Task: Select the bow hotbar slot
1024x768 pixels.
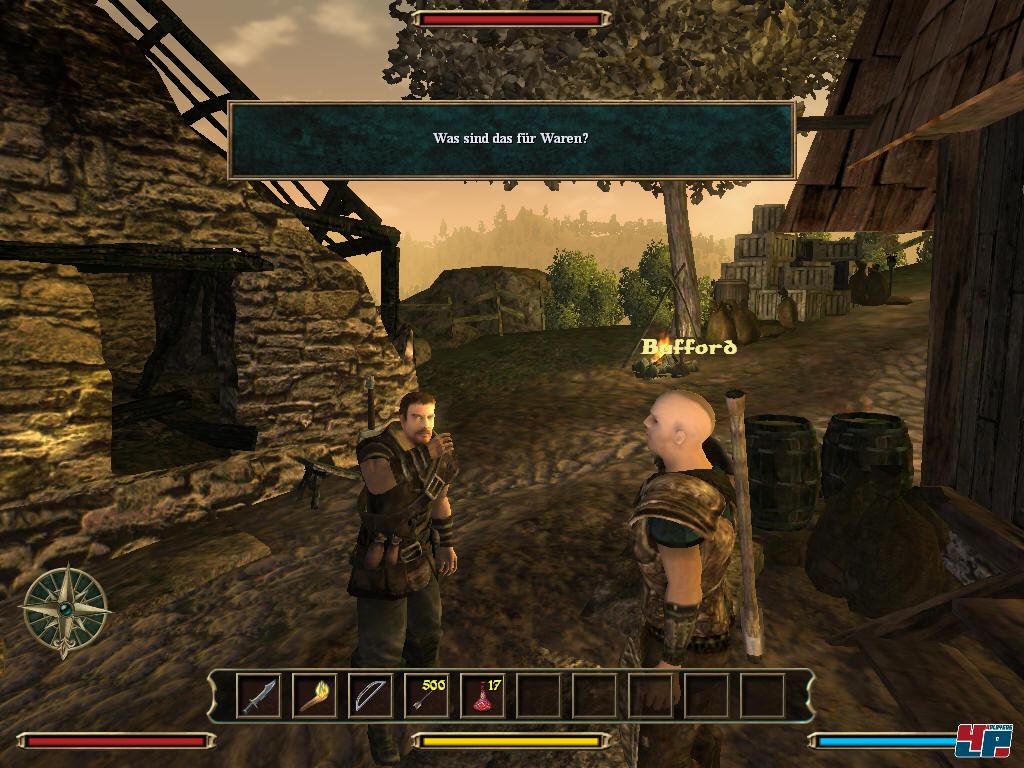Action: (370, 696)
